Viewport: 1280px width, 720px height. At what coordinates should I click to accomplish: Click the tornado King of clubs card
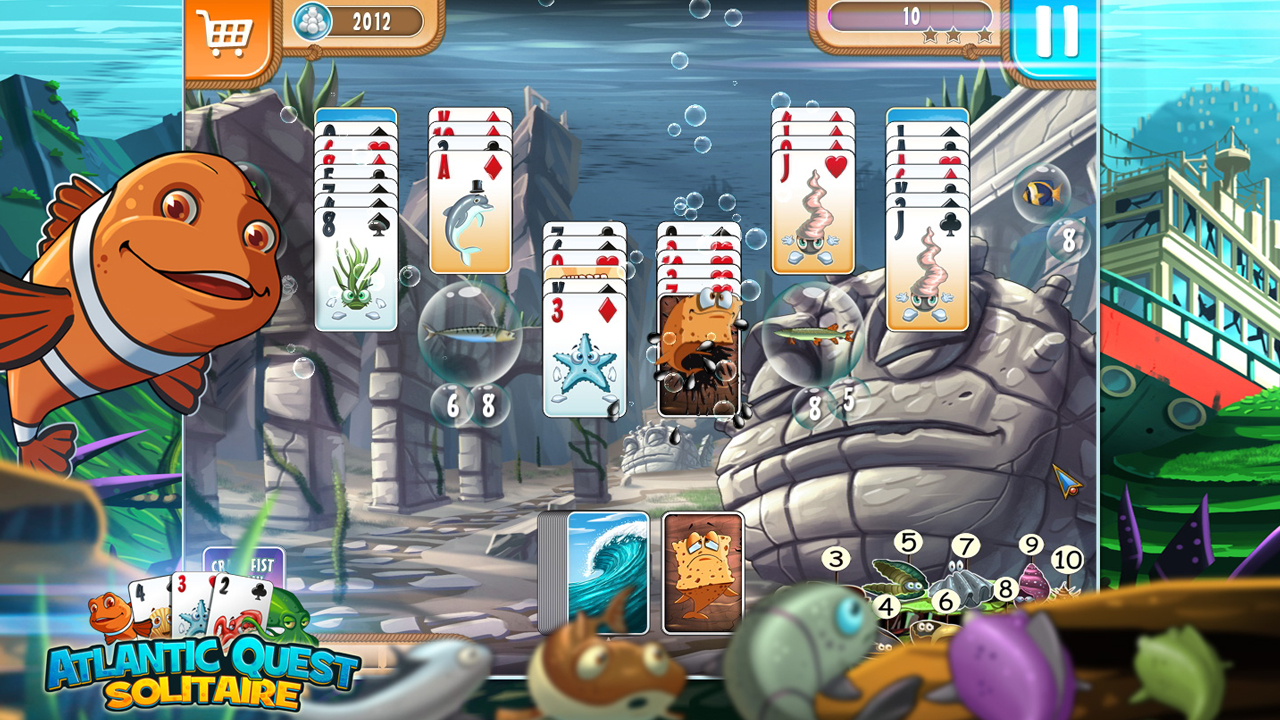click(x=925, y=250)
